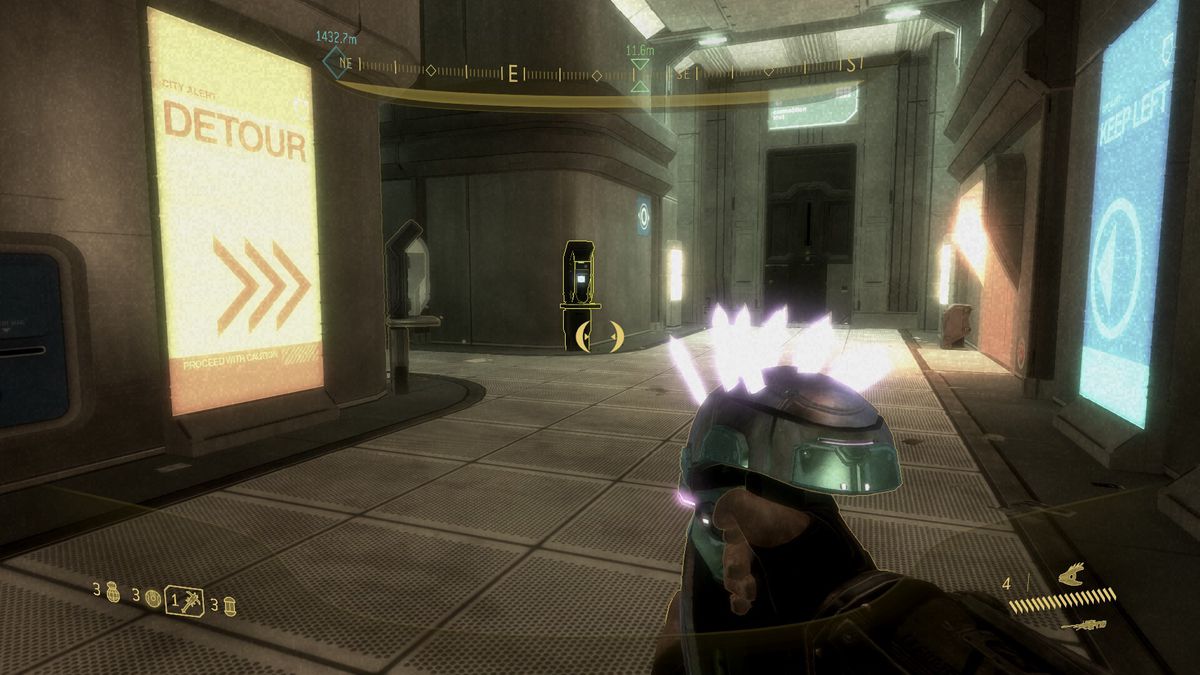Click the E heading on the compass
Viewport: 1200px width, 675px height.
point(513,73)
